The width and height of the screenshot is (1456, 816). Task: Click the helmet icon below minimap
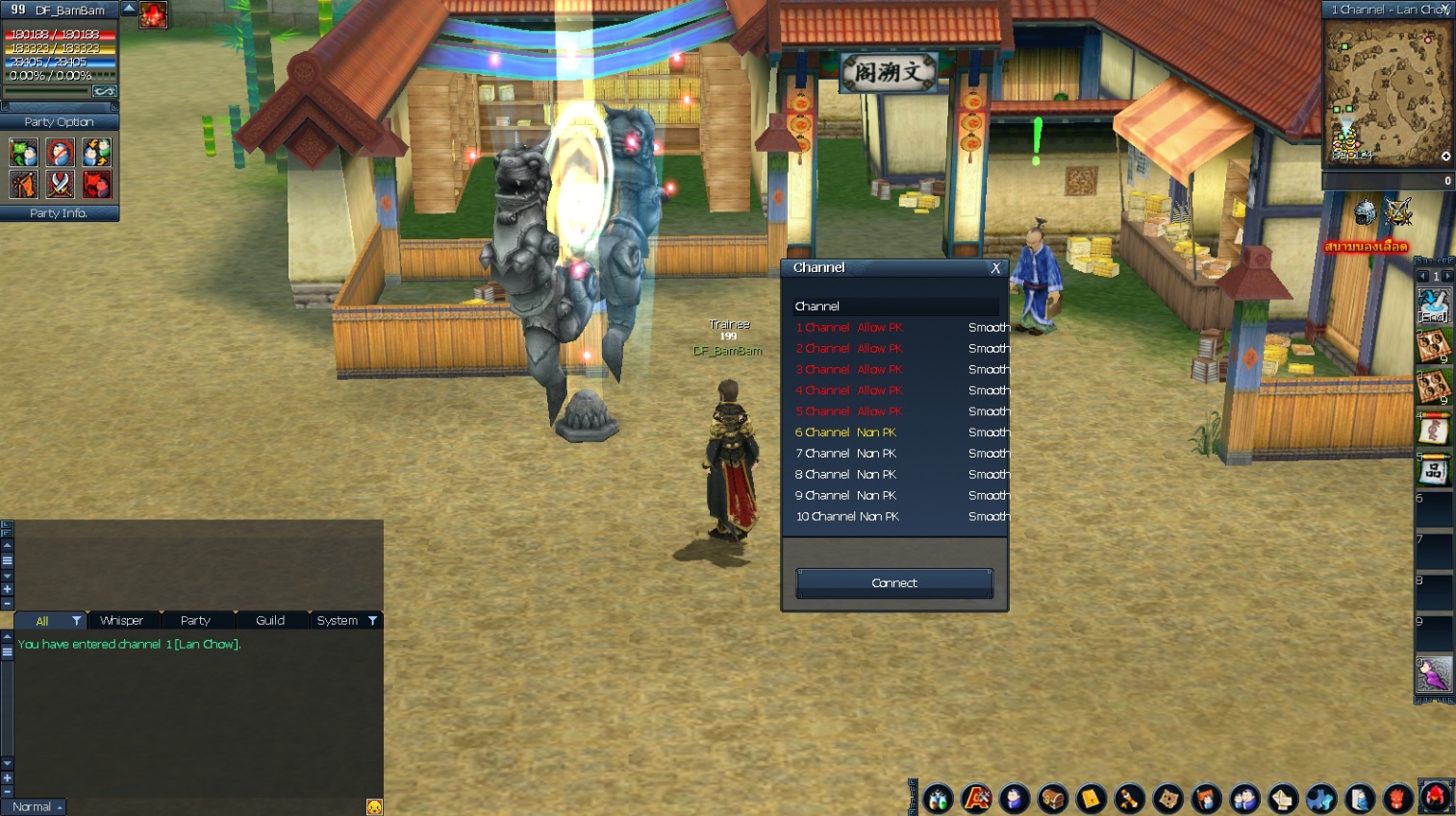(x=1365, y=212)
